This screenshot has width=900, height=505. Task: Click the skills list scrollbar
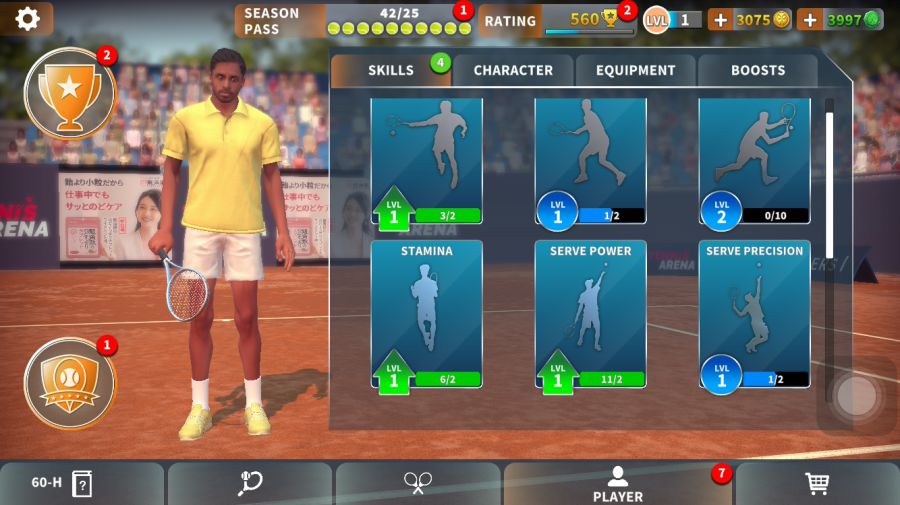click(x=829, y=180)
